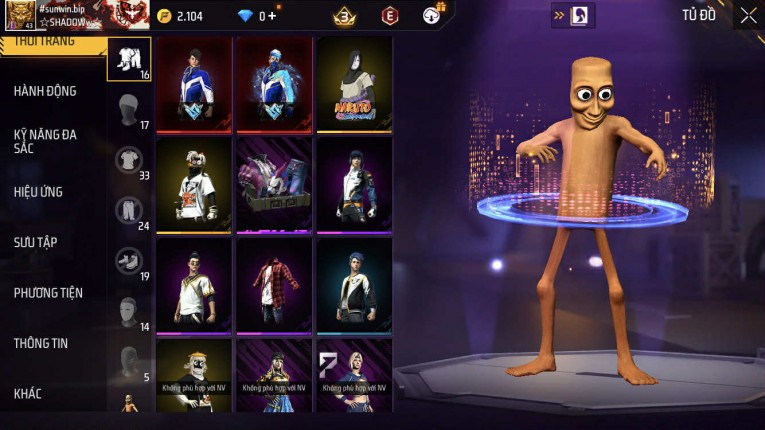Select the Naruto Orochimaru outfit tile
Image resolution: width=765 pixels, height=430 pixels.
click(x=354, y=85)
